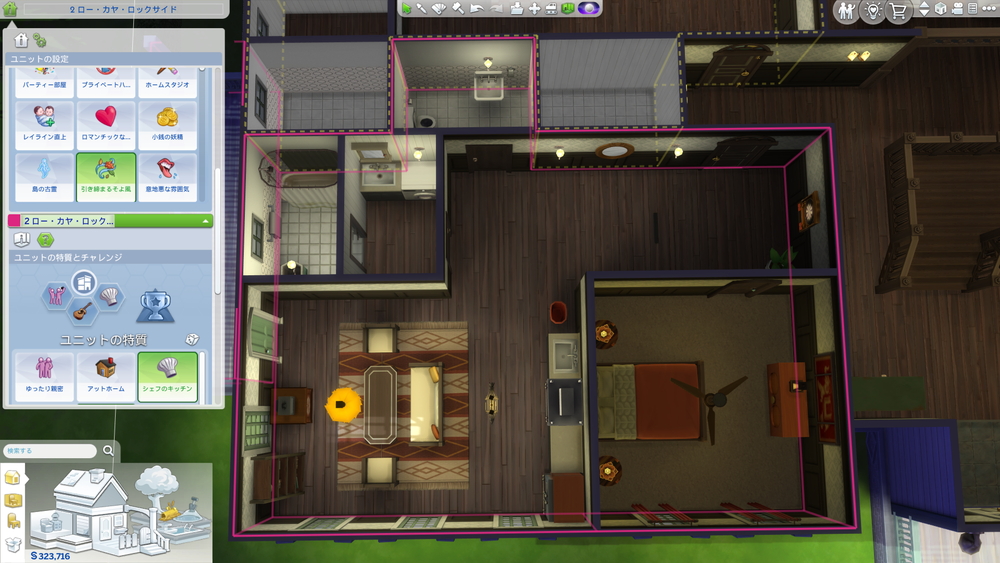The width and height of the screenshot is (1000, 563).
Task: Click the magnifying glass search button
Action: [x=108, y=451]
